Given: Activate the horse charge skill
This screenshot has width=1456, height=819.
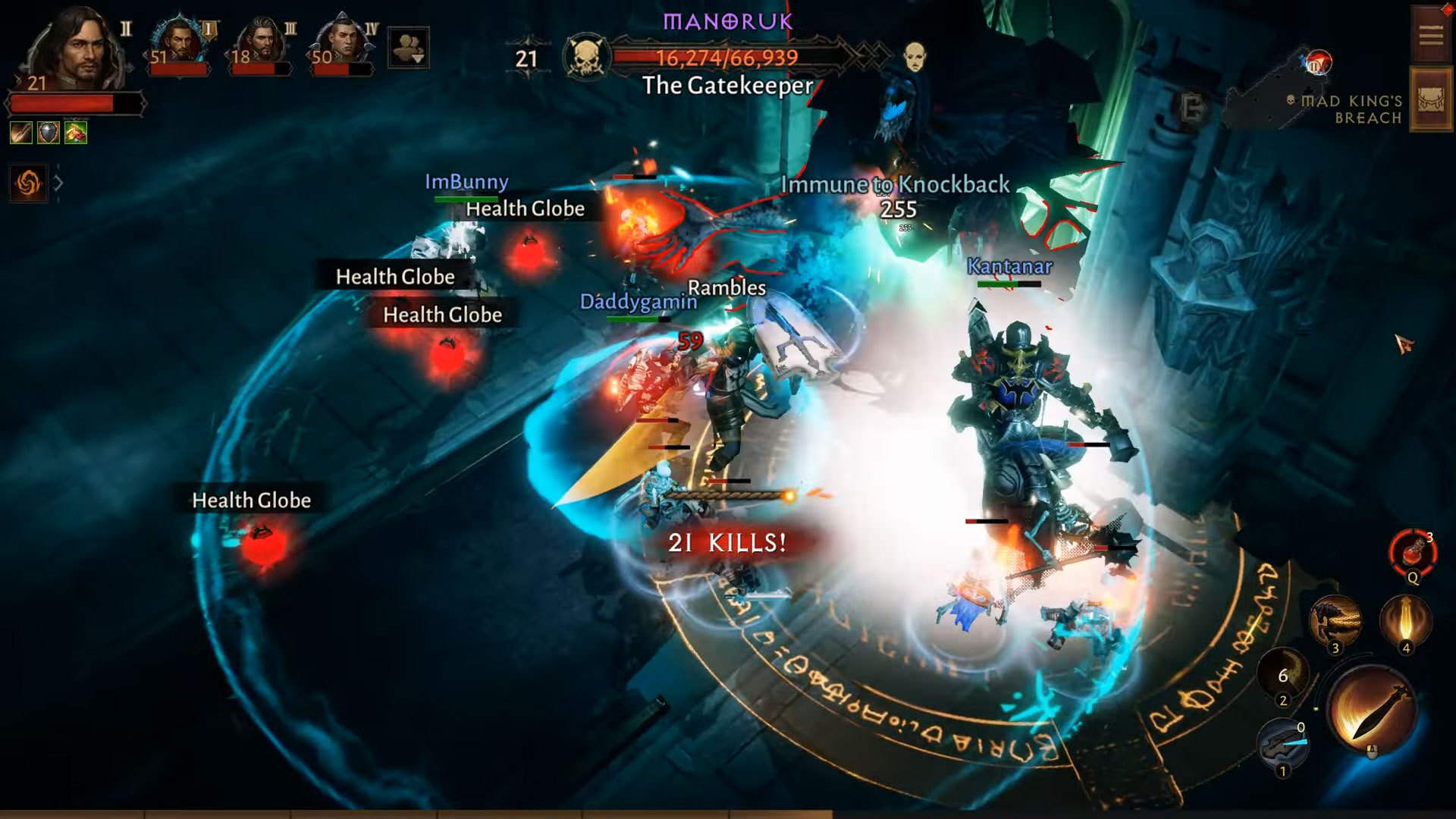Looking at the screenshot, I should [1335, 620].
